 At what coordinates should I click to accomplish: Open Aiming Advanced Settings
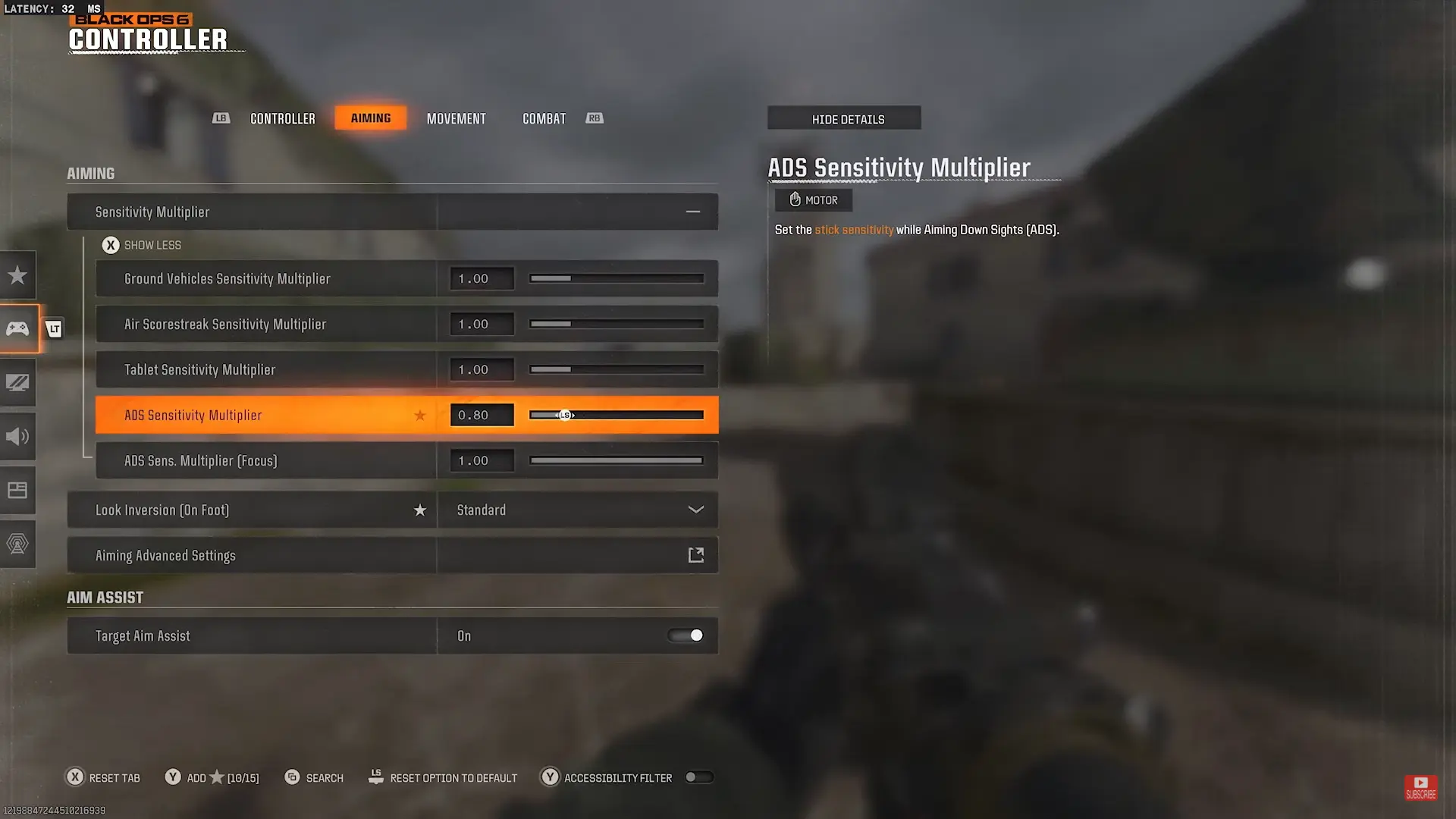coord(392,554)
